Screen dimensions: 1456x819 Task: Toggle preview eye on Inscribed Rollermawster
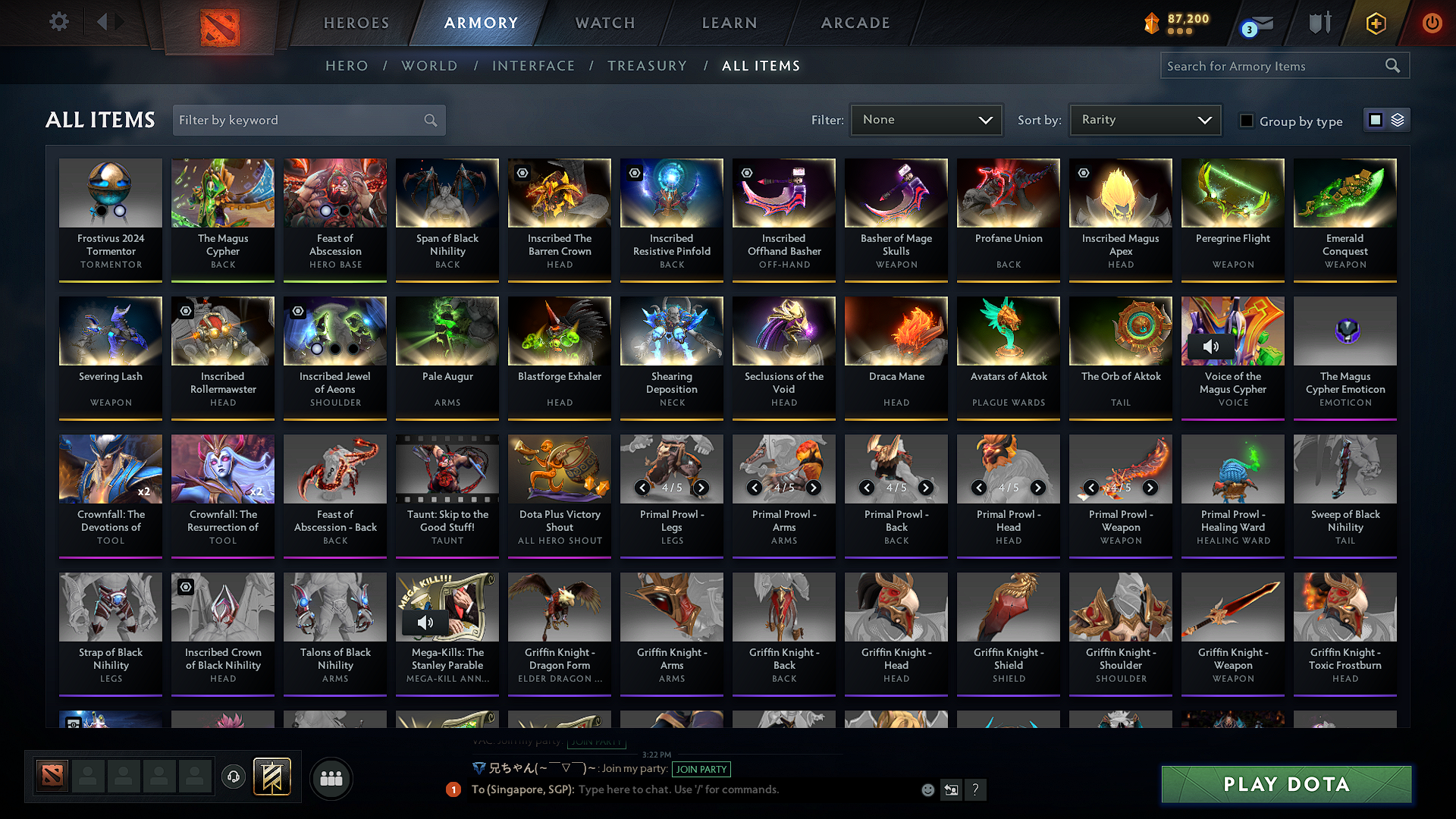coord(186,311)
